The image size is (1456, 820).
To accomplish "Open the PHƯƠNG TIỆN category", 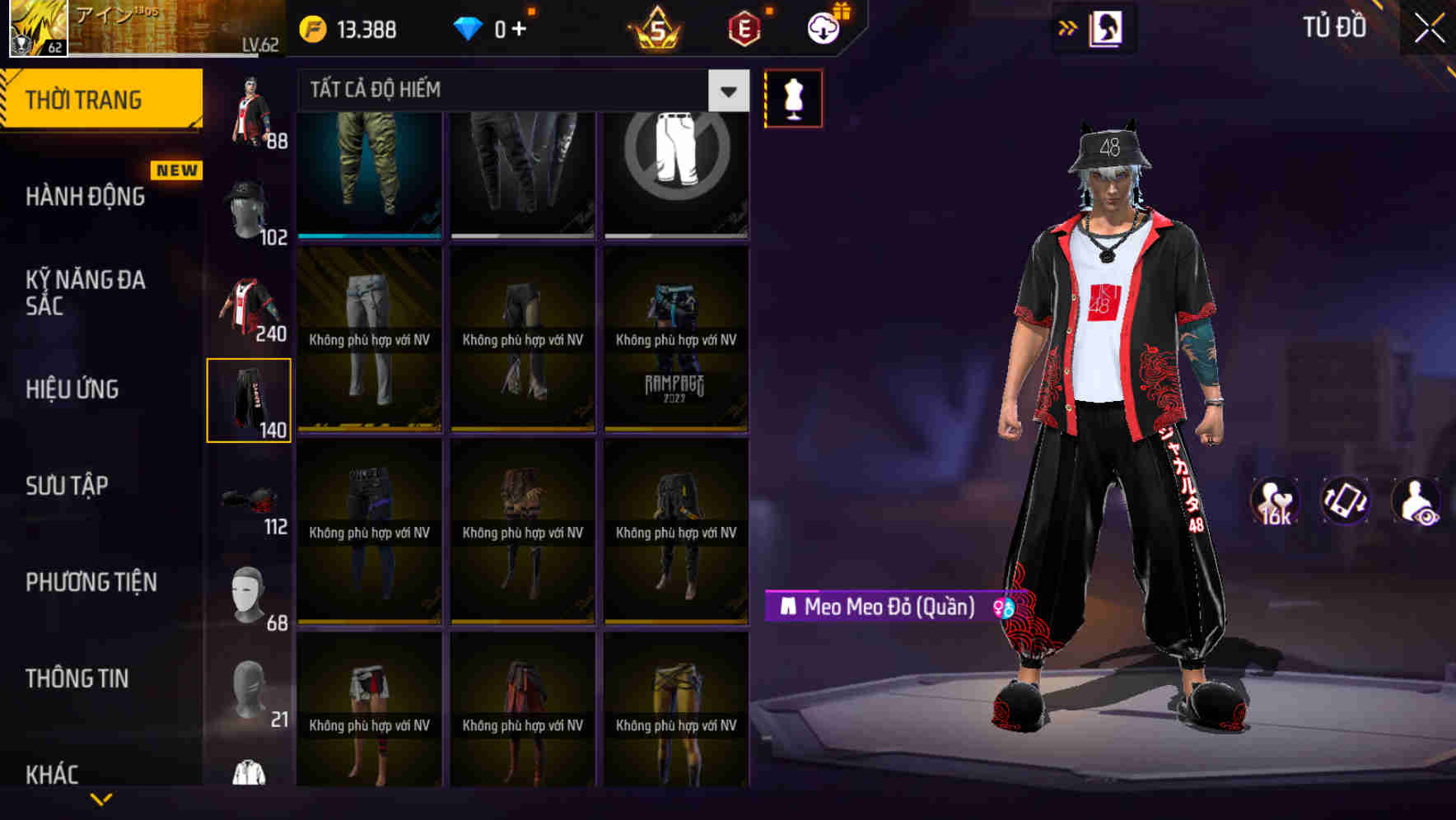I will click(91, 582).
